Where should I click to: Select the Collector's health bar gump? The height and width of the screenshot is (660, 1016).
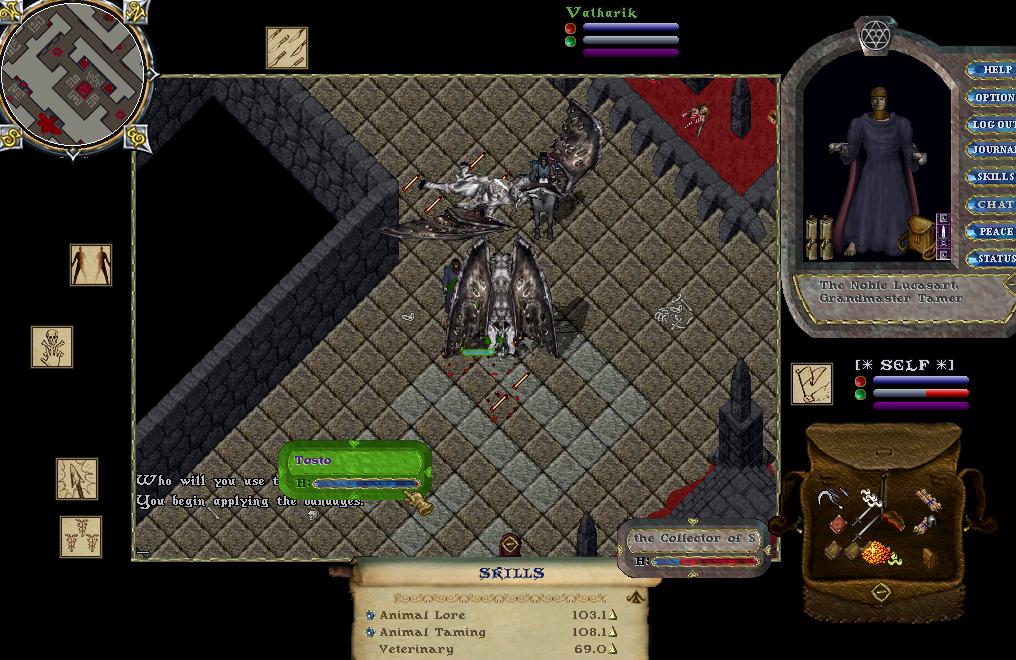click(695, 548)
